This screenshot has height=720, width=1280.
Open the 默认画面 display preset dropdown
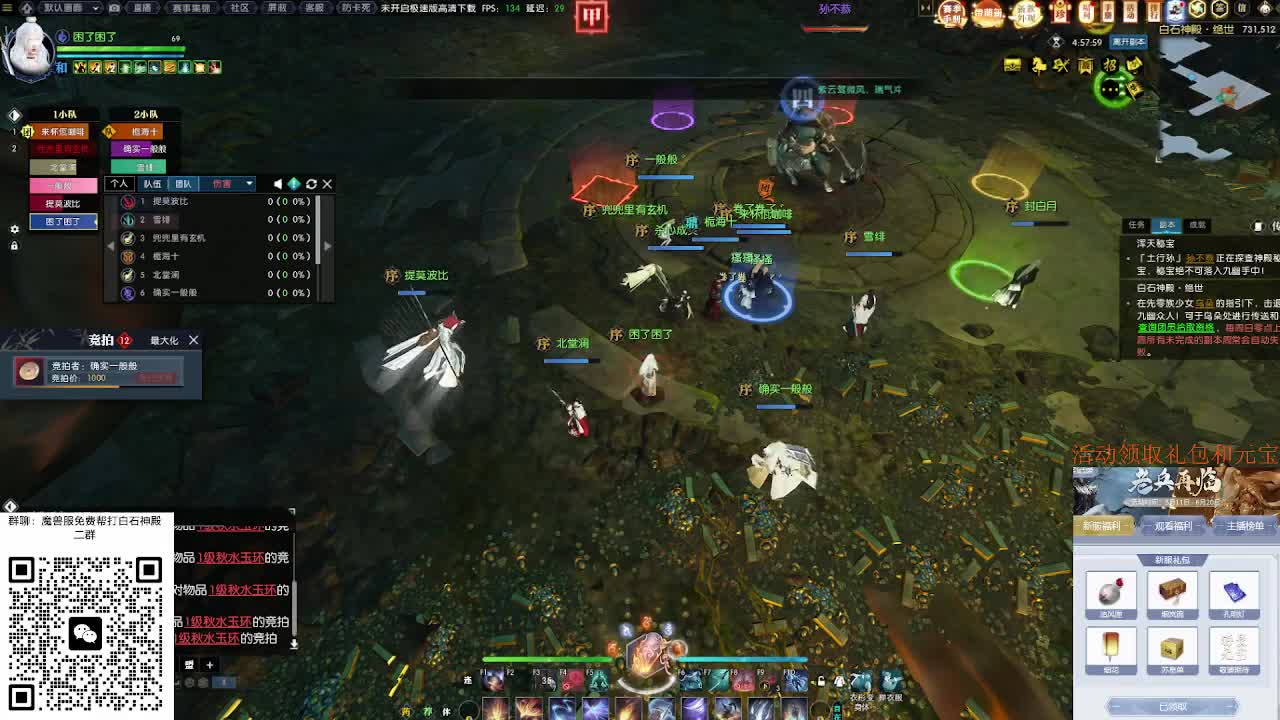pyautogui.click(x=63, y=8)
